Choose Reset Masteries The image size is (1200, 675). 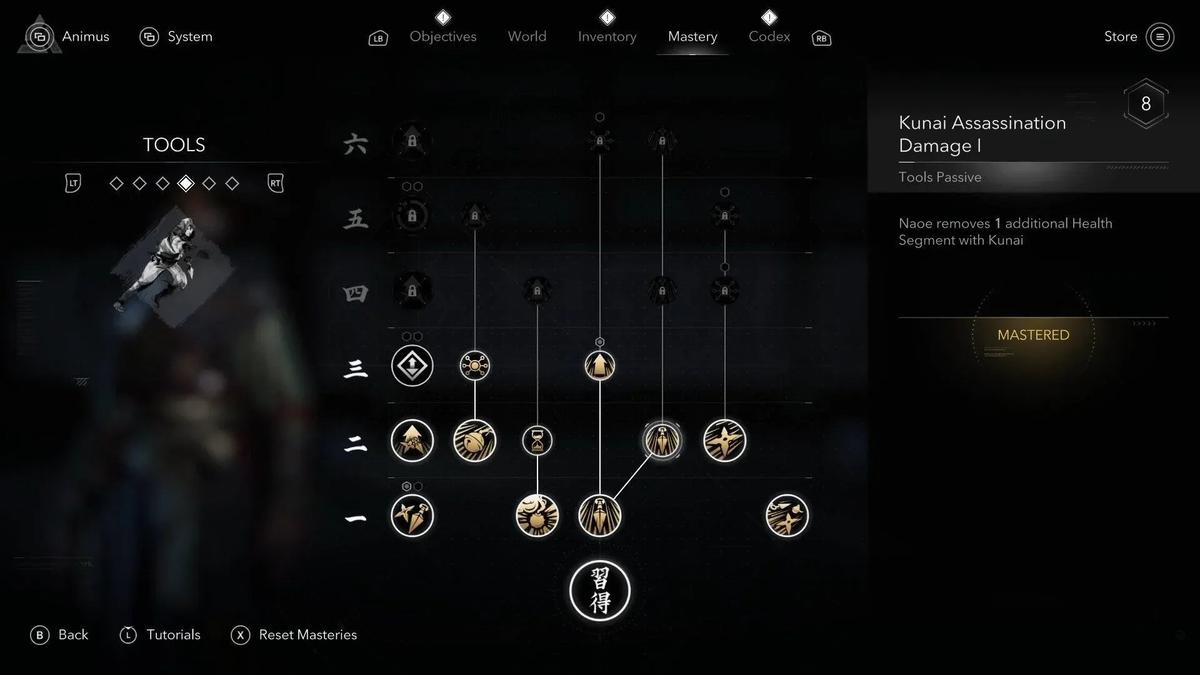point(294,635)
